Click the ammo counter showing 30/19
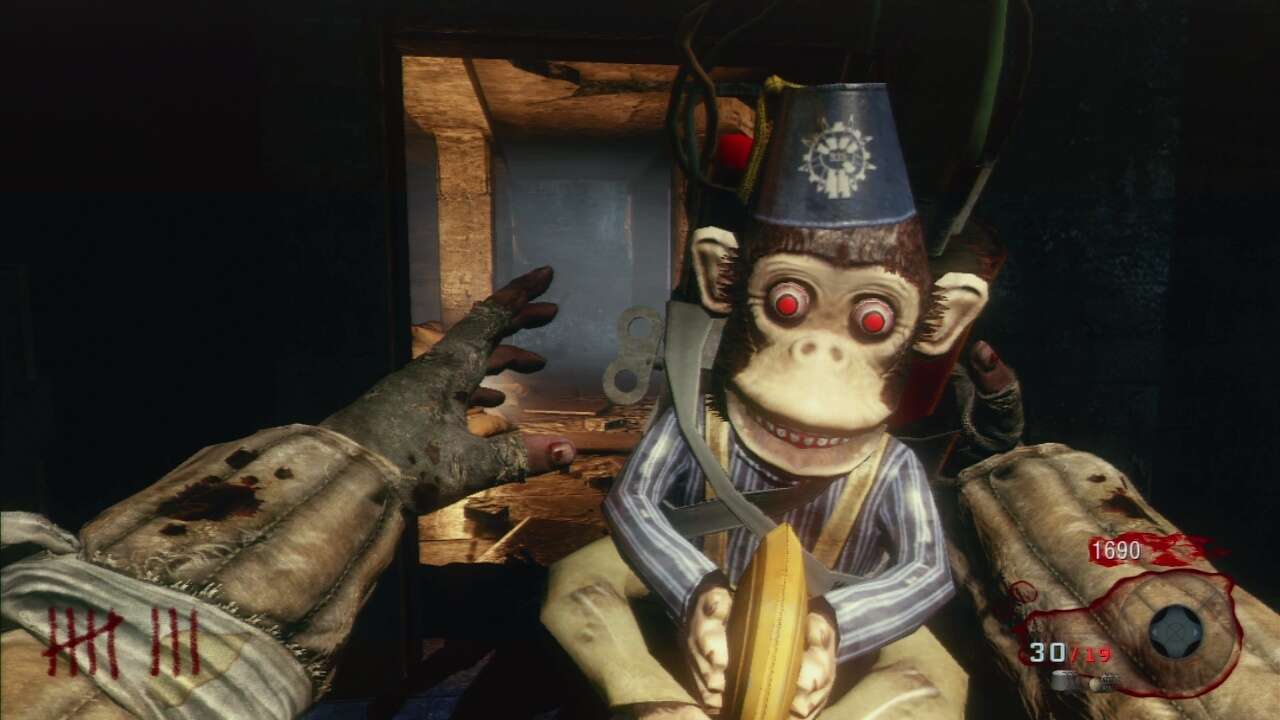This screenshot has width=1280, height=720. 1070,650
